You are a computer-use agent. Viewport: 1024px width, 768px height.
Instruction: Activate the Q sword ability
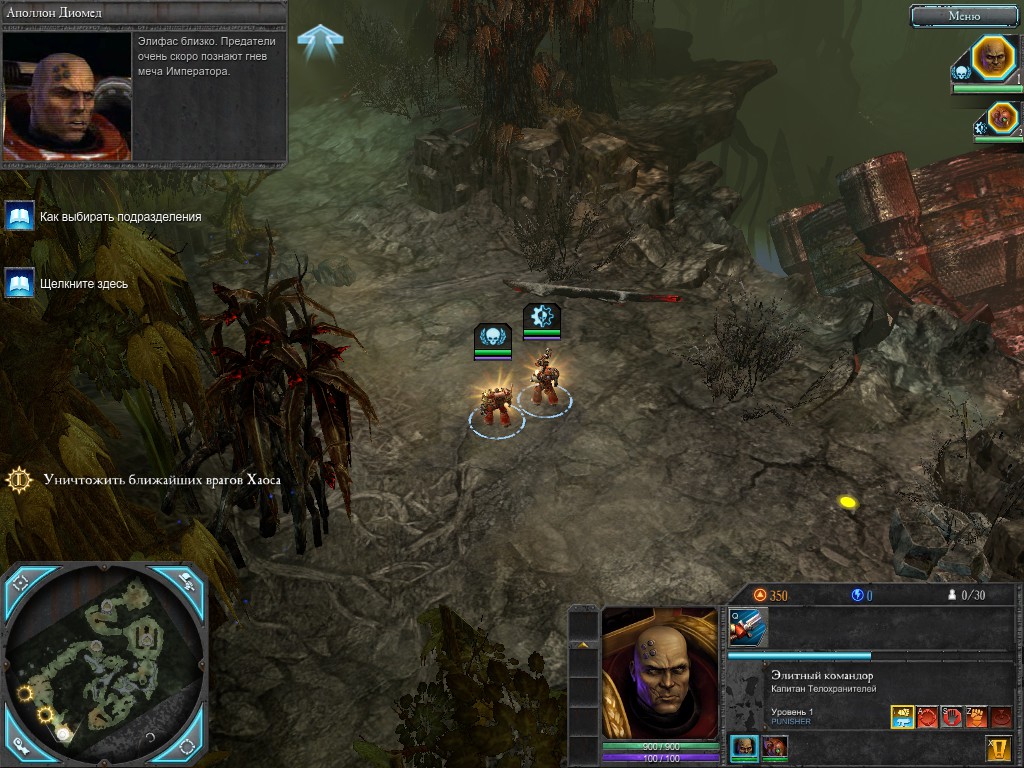click(748, 627)
